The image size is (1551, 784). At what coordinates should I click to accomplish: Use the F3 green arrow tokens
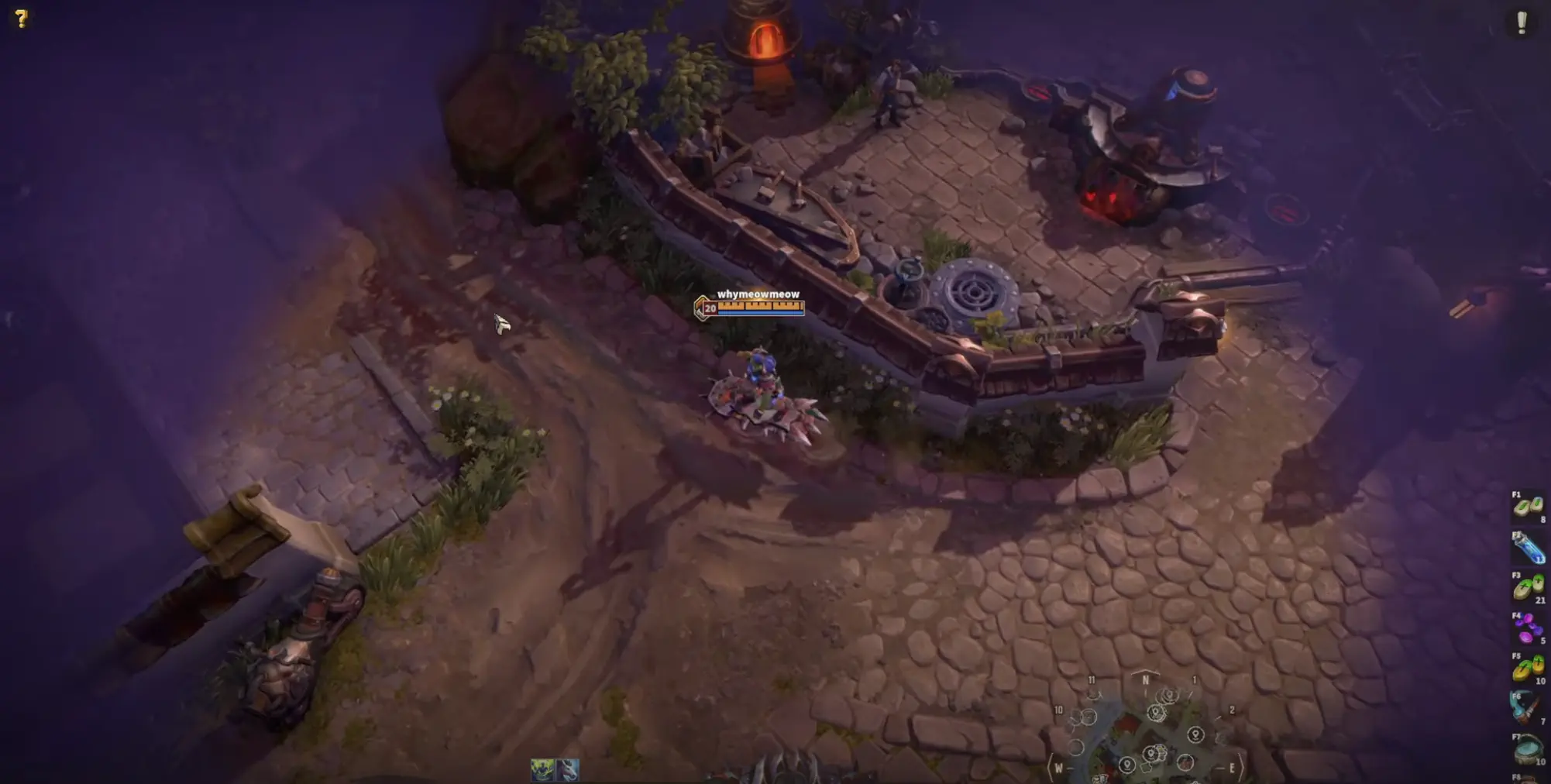tap(1529, 587)
